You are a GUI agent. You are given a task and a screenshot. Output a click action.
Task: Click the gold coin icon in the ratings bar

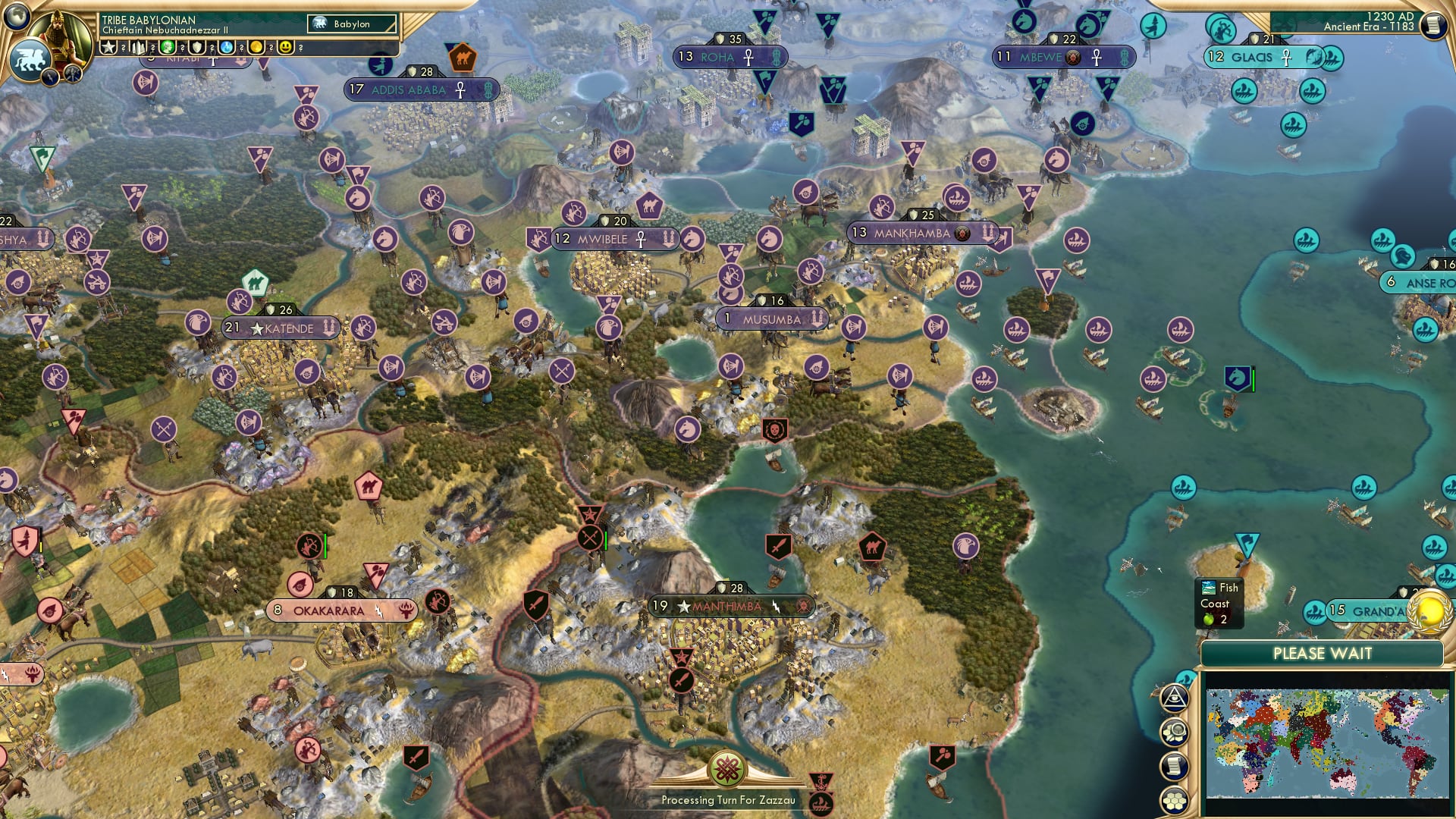[256, 46]
